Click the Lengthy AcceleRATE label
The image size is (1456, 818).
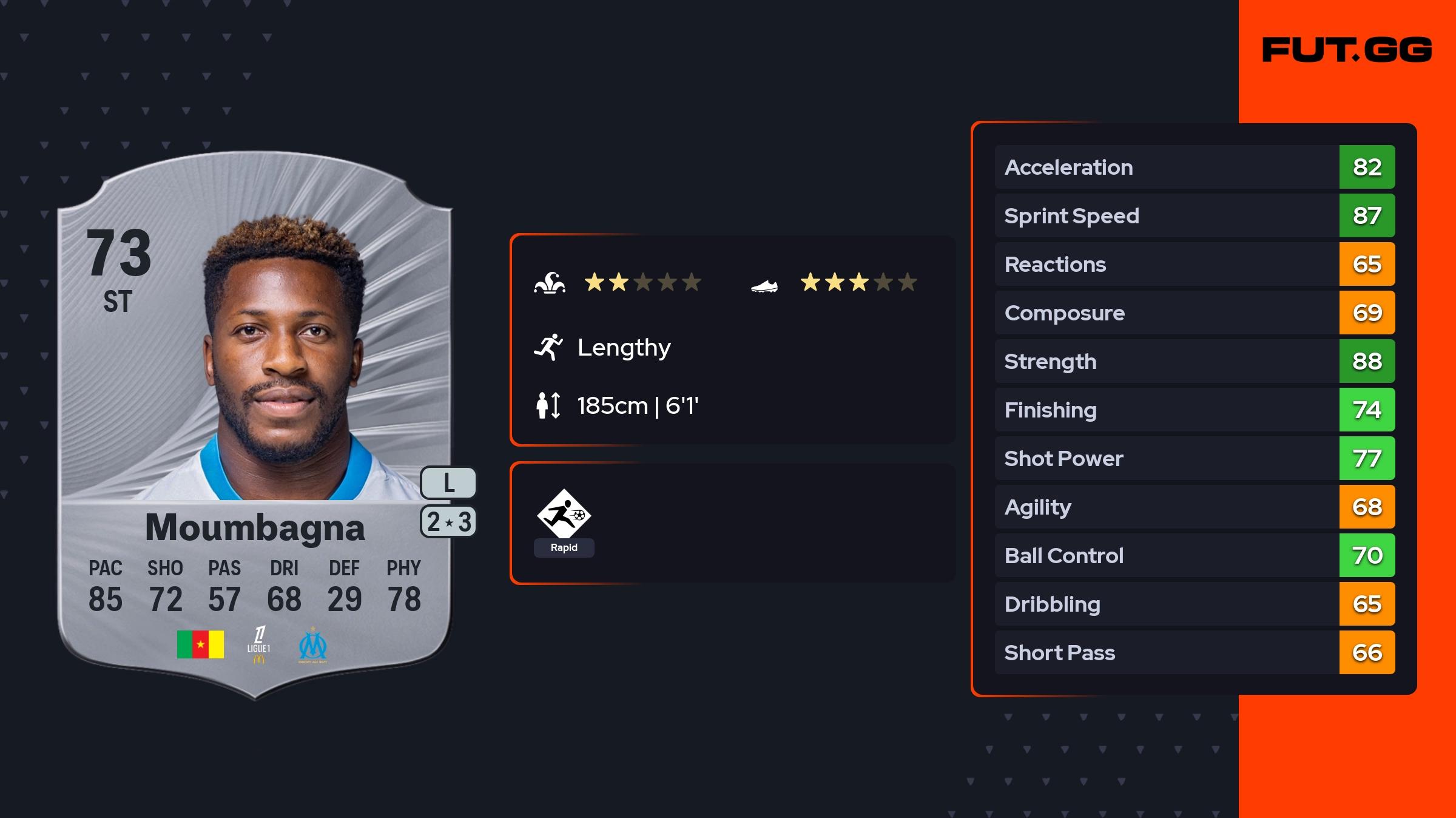(624, 348)
